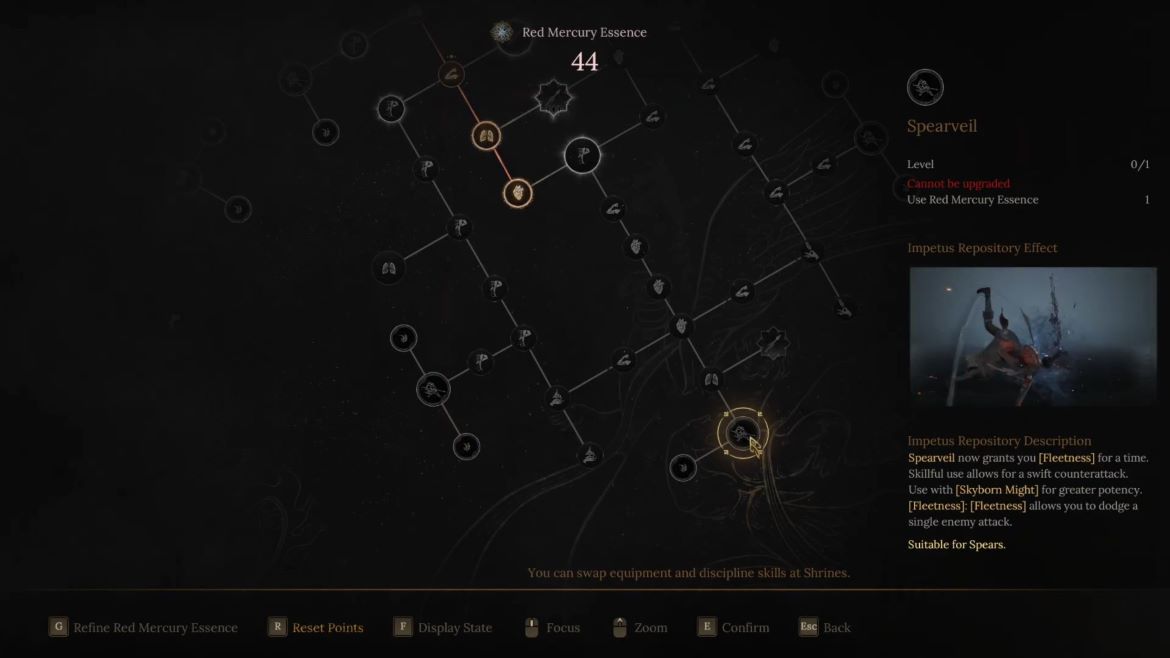This screenshot has width=1170, height=658.
Task: Select the gold-highlighted Spearveil skill node
Action: (x=741, y=433)
